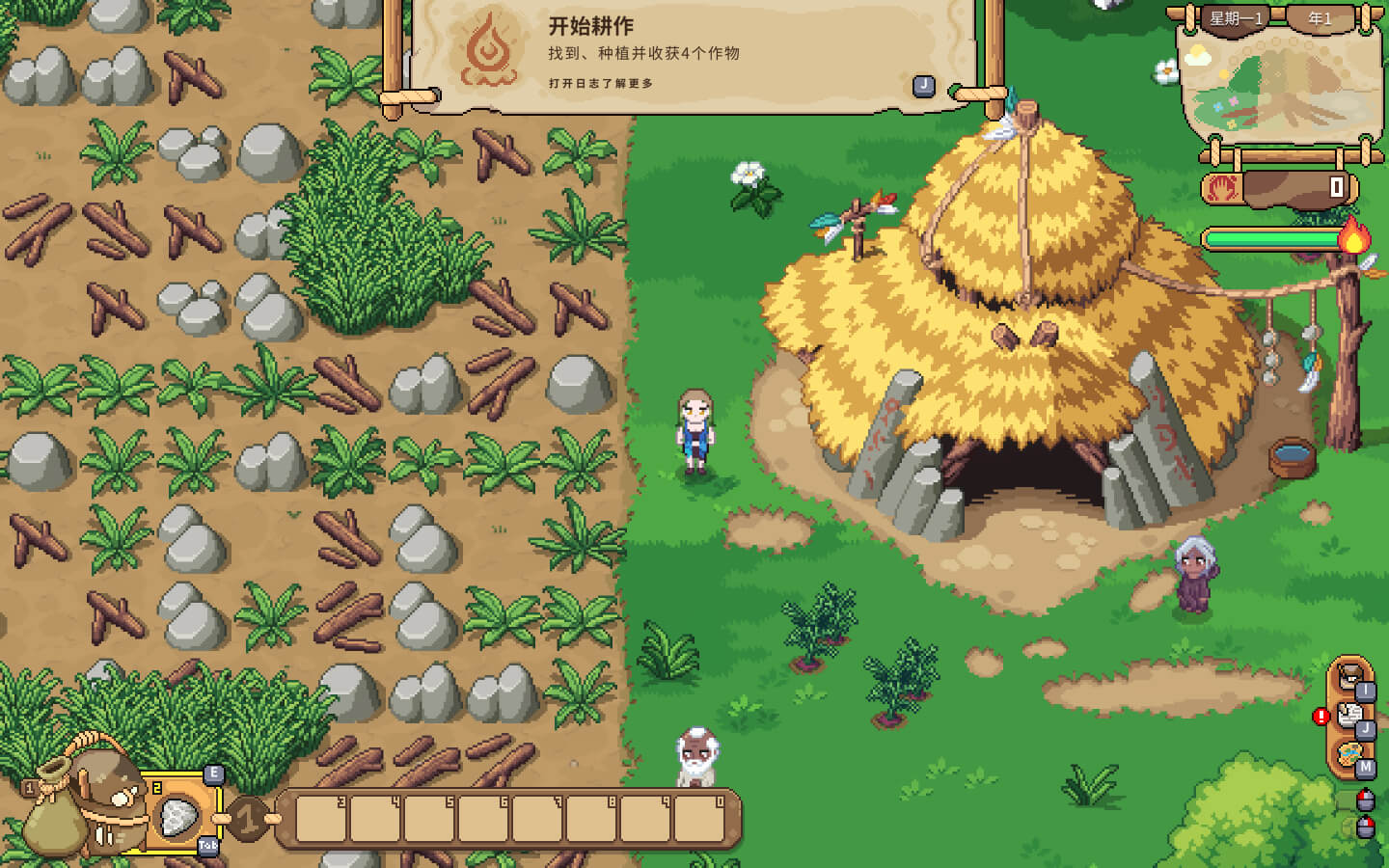The image size is (1389, 868).
Task: Click the red handprint contribution icon
Action: pos(1224,186)
